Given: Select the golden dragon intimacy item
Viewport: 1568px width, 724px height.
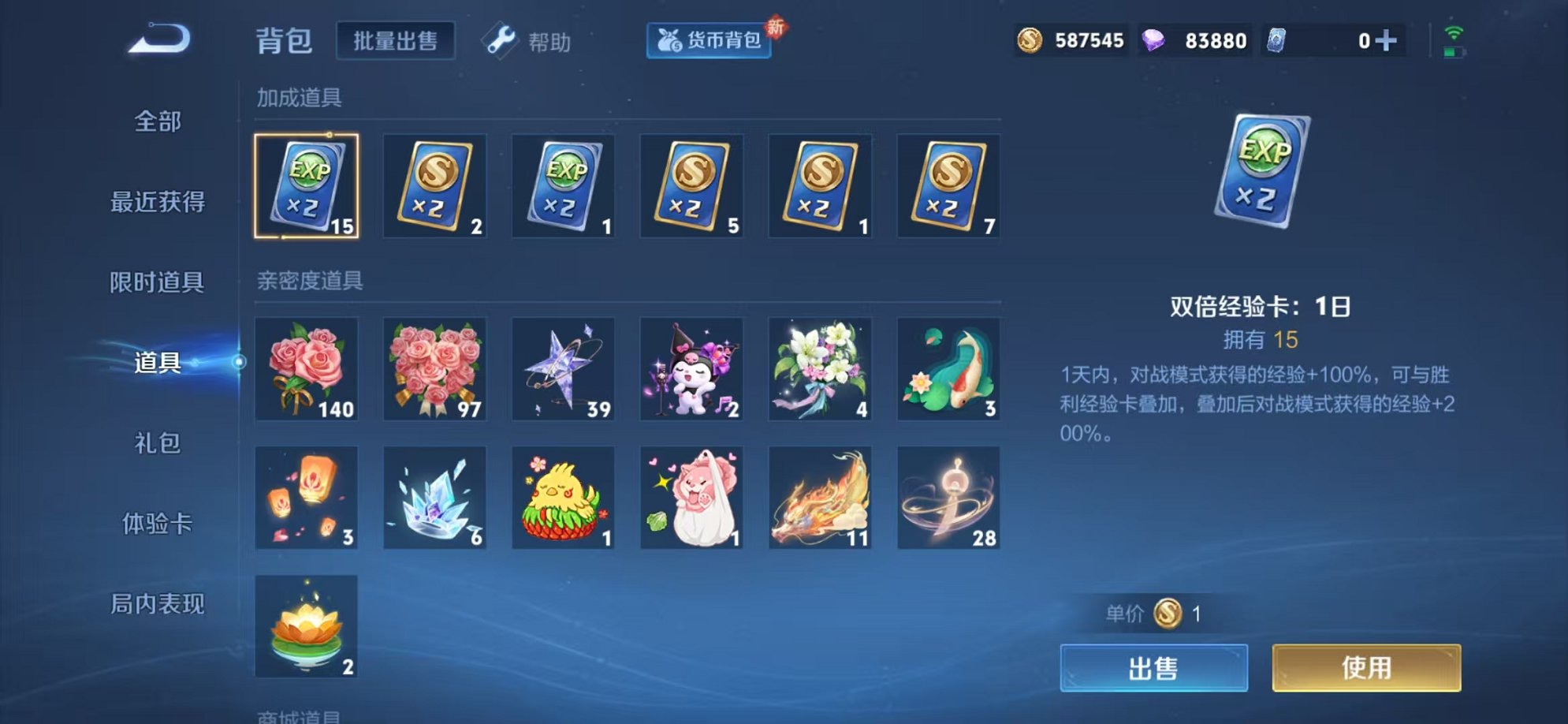Looking at the screenshot, I should pyautogui.click(x=818, y=497).
